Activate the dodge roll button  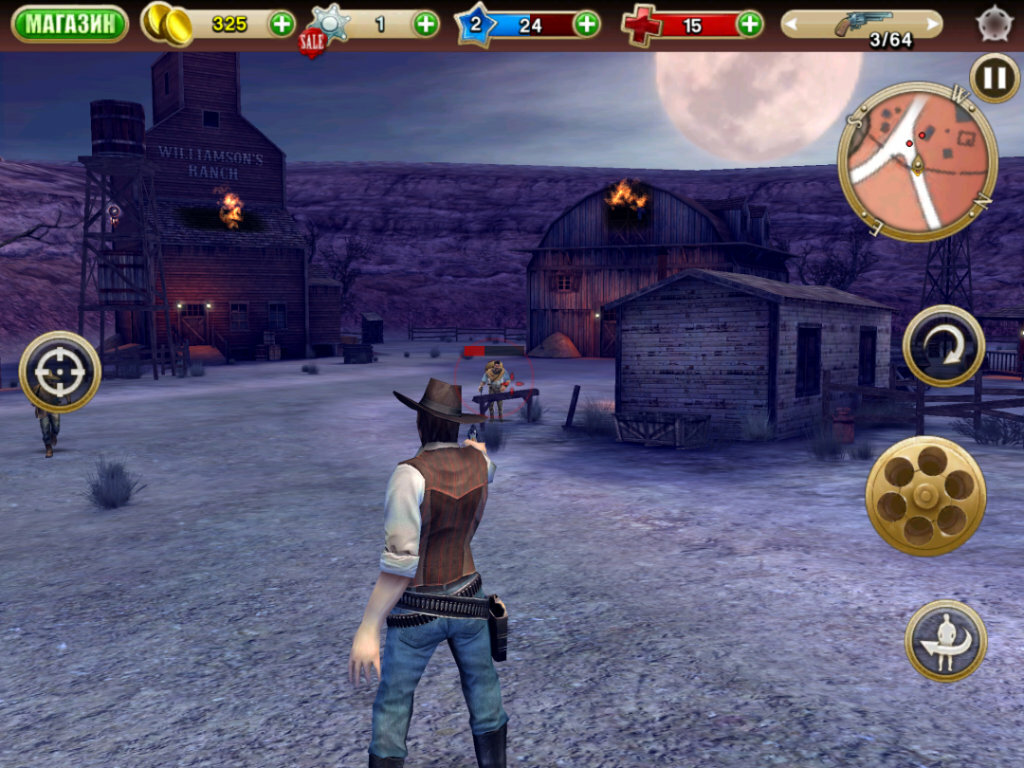point(946,641)
